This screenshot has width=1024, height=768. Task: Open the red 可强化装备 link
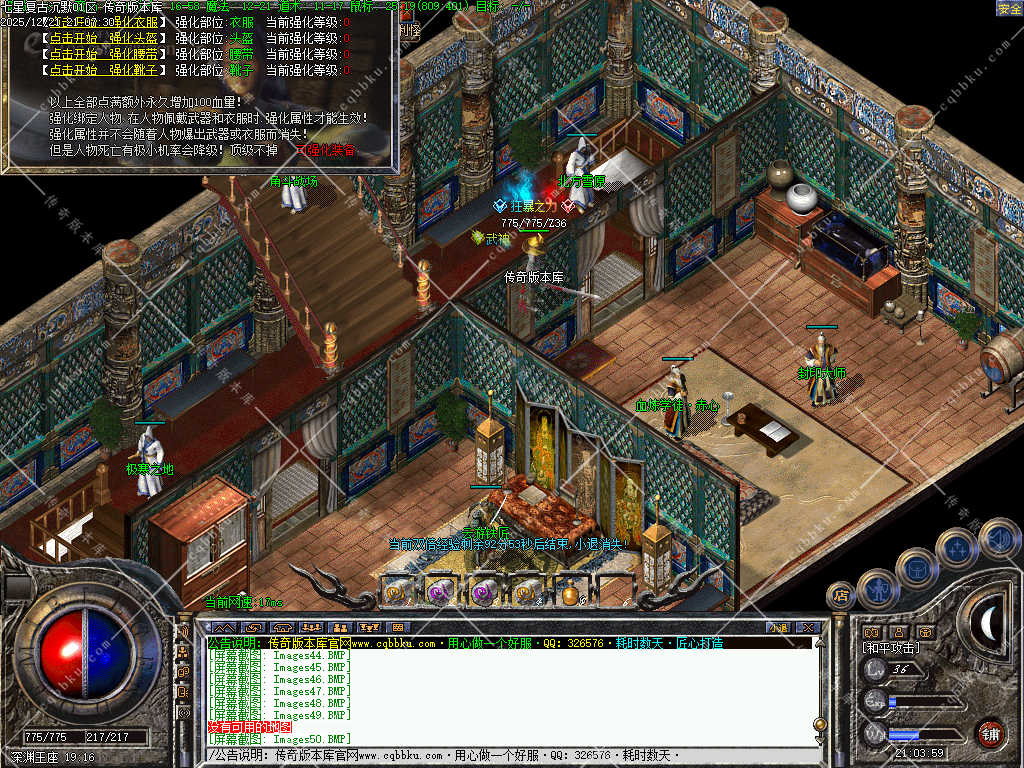coord(327,151)
